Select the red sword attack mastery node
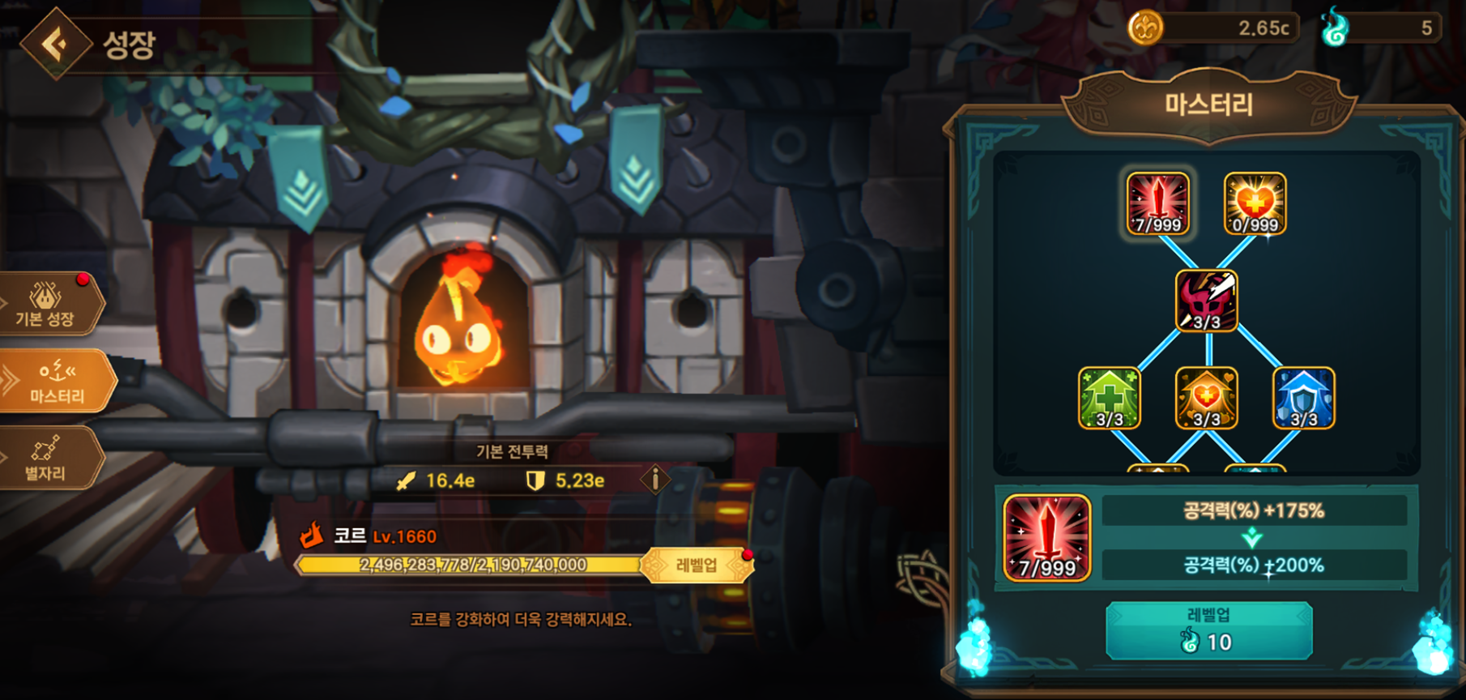Viewport: 1466px width, 700px height. 1158,204
